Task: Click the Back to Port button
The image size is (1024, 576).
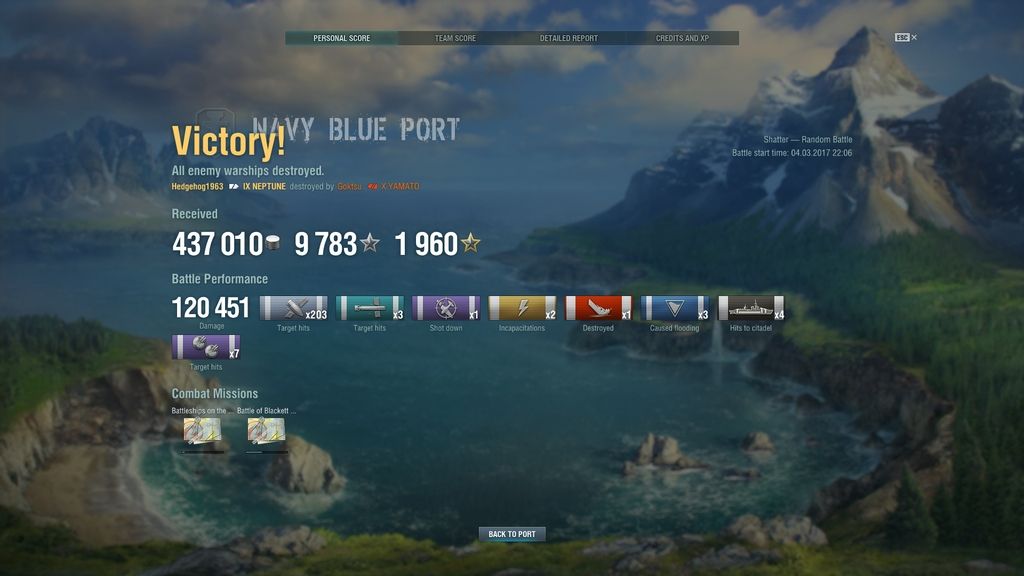Action: (x=512, y=534)
